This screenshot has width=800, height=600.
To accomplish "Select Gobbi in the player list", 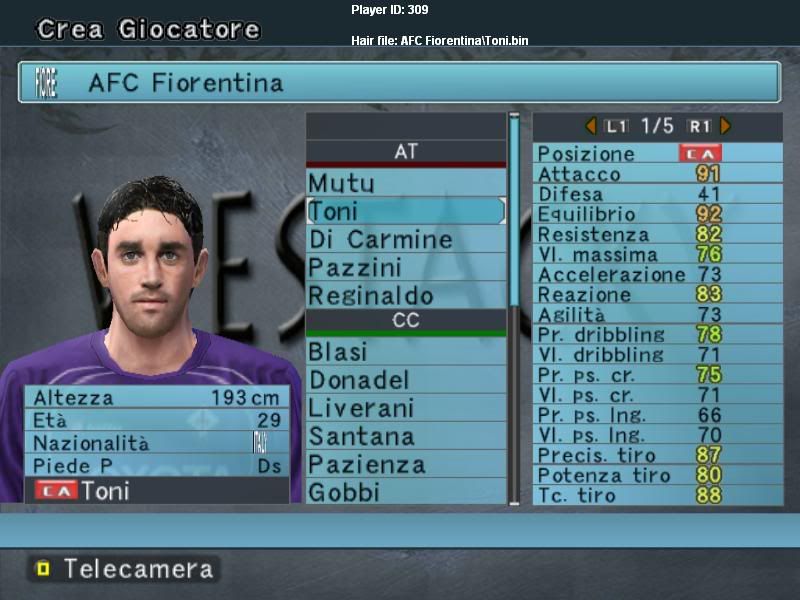I will tap(405, 492).
